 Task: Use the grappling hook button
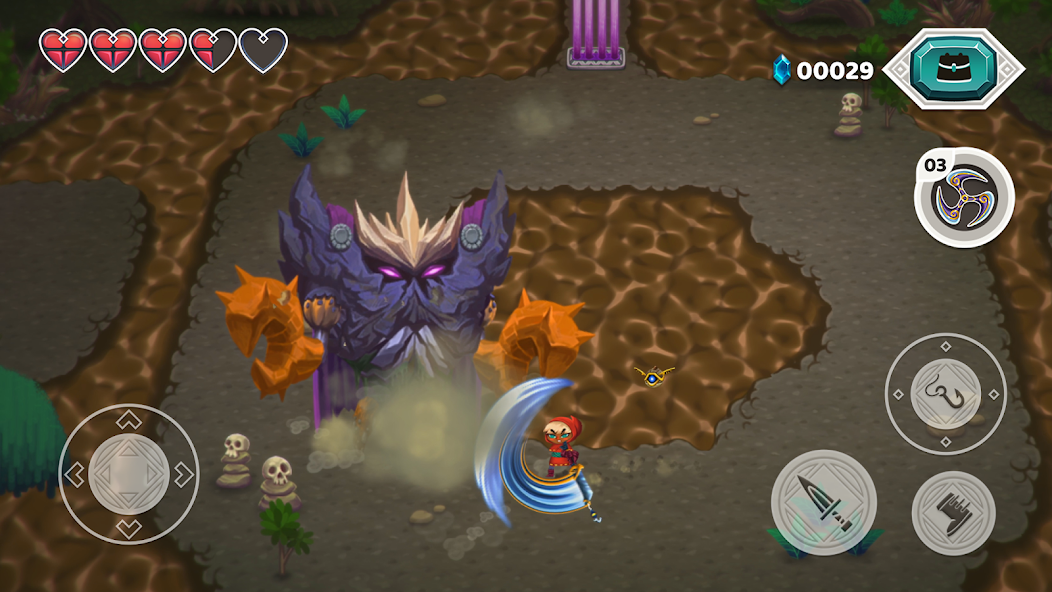945,394
